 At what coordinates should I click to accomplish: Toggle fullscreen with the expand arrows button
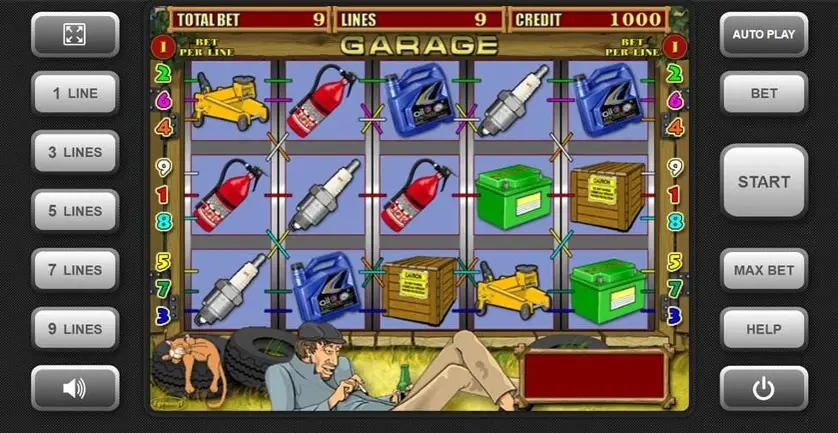(x=75, y=34)
